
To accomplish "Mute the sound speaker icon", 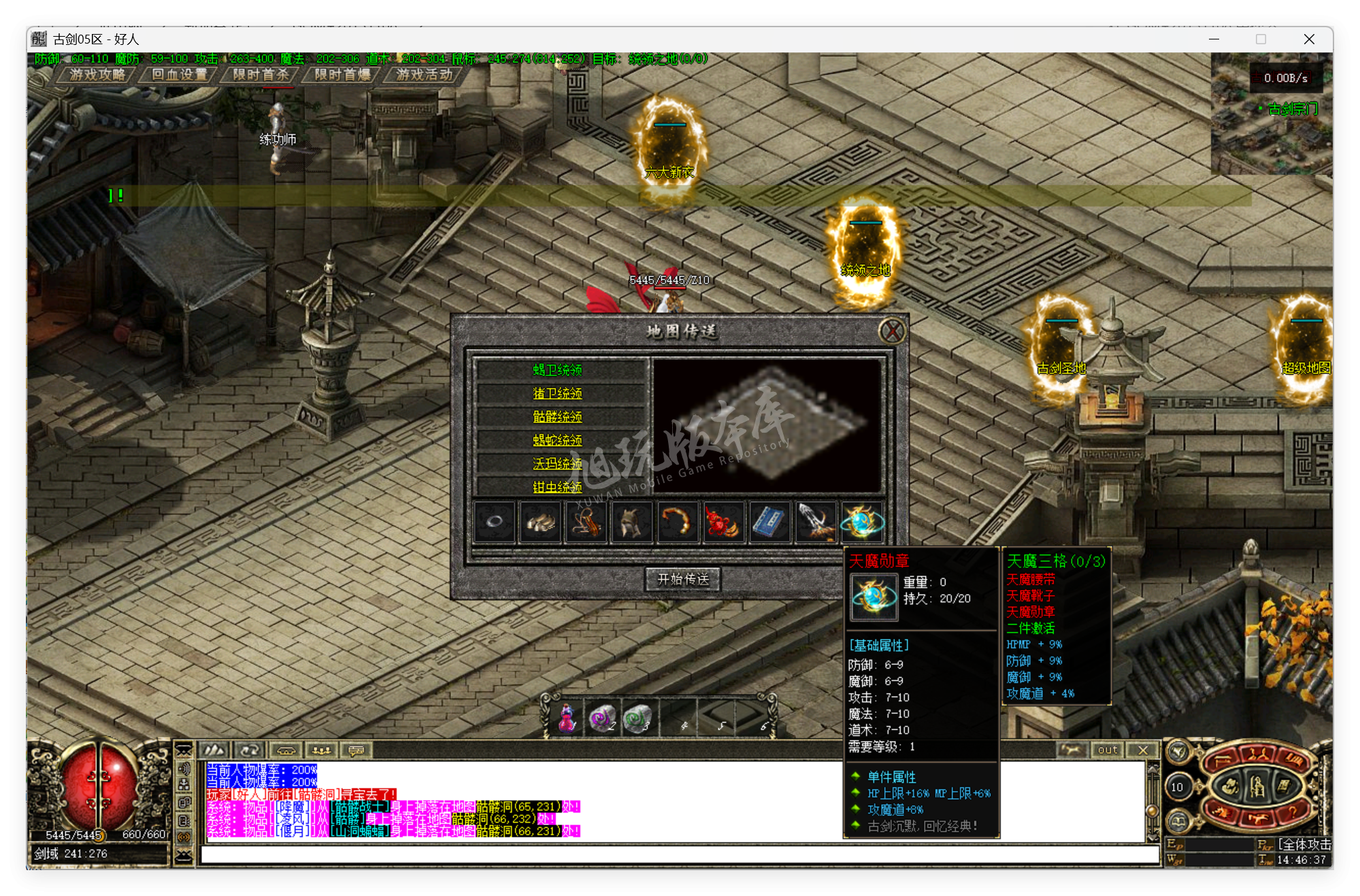I will pyautogui.click(x=184, y=769).
